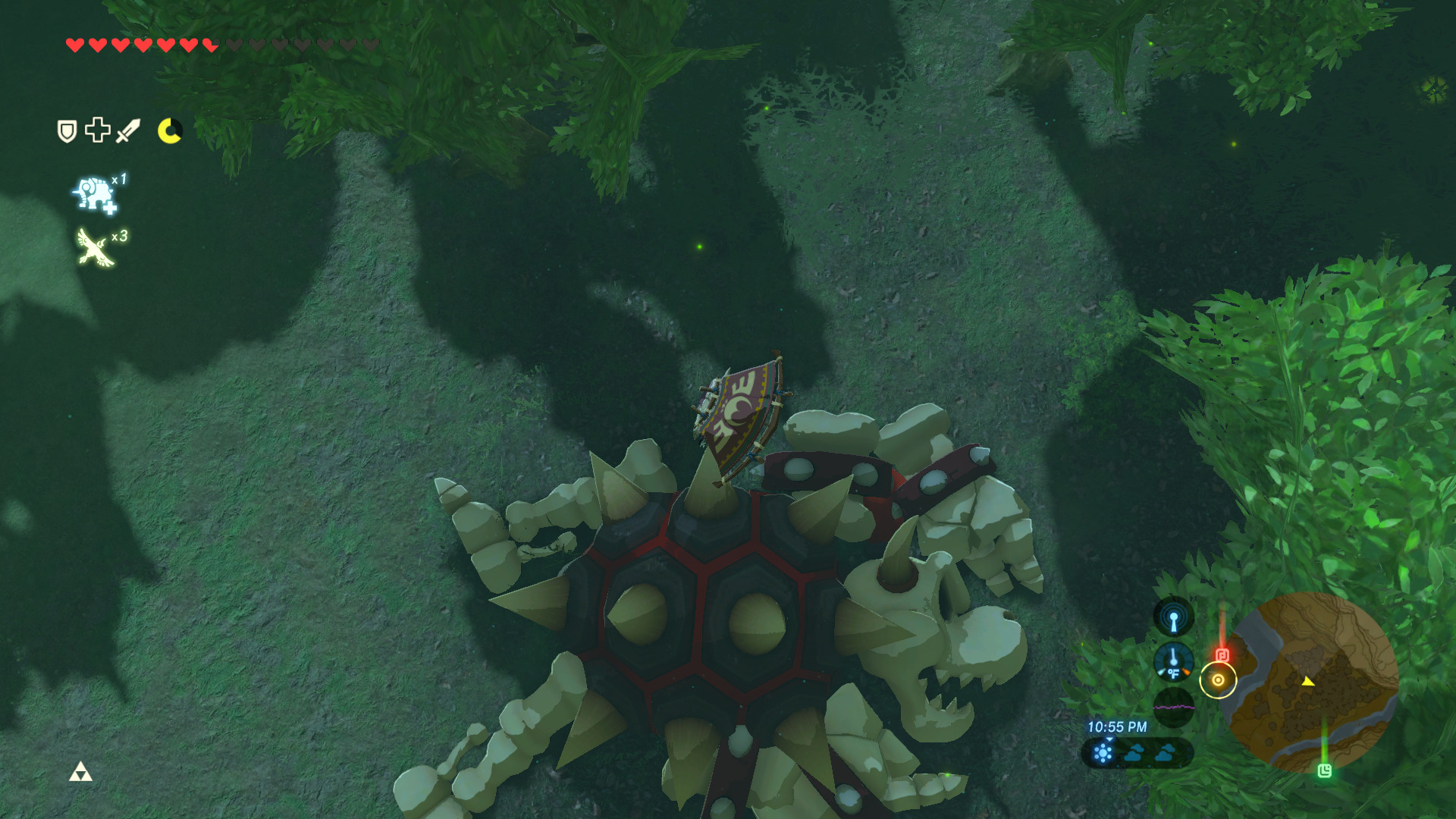The image size is (1456, 819).
Task: Click the 10:55 PM clock display
Action: tap(1118, 726)
